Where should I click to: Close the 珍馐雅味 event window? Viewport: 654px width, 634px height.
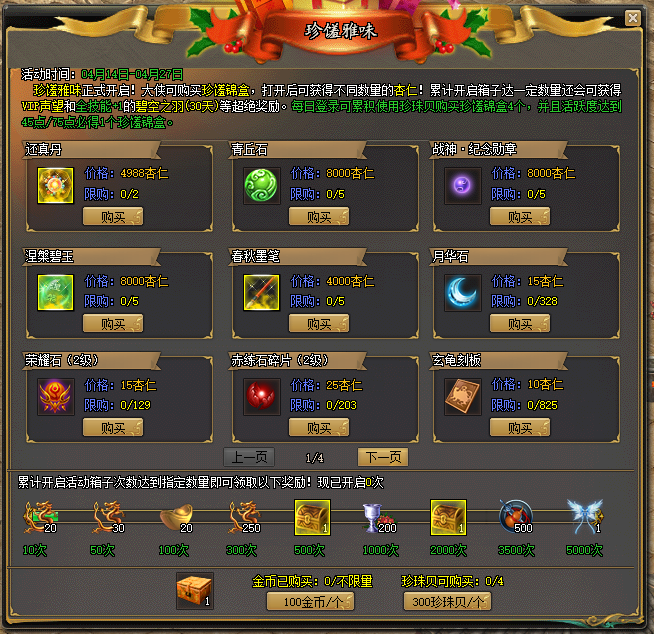[x=632, y=18]
